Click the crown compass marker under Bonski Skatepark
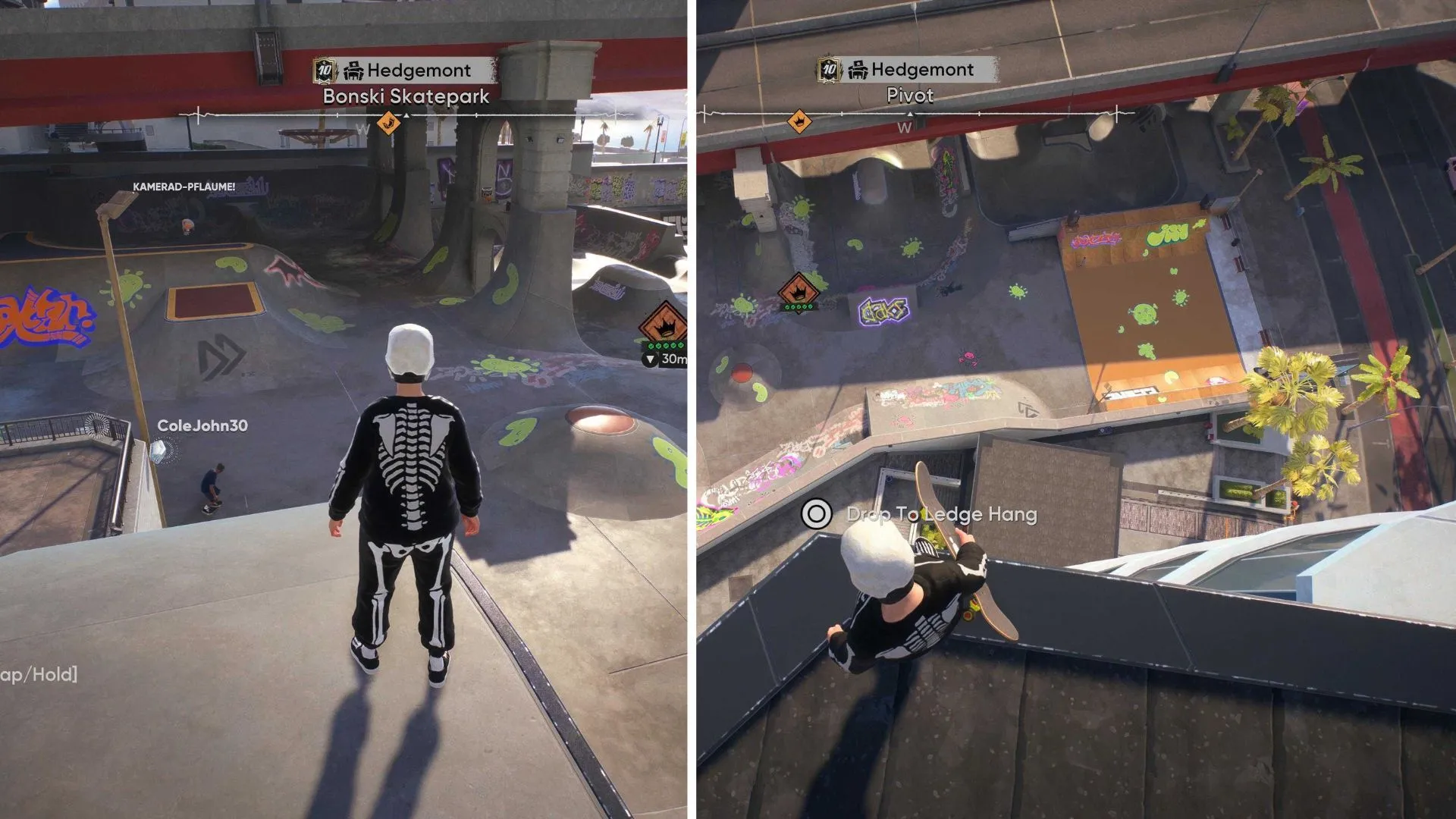The width and height of the screenshot is (1456, 819). coord(388,122)
